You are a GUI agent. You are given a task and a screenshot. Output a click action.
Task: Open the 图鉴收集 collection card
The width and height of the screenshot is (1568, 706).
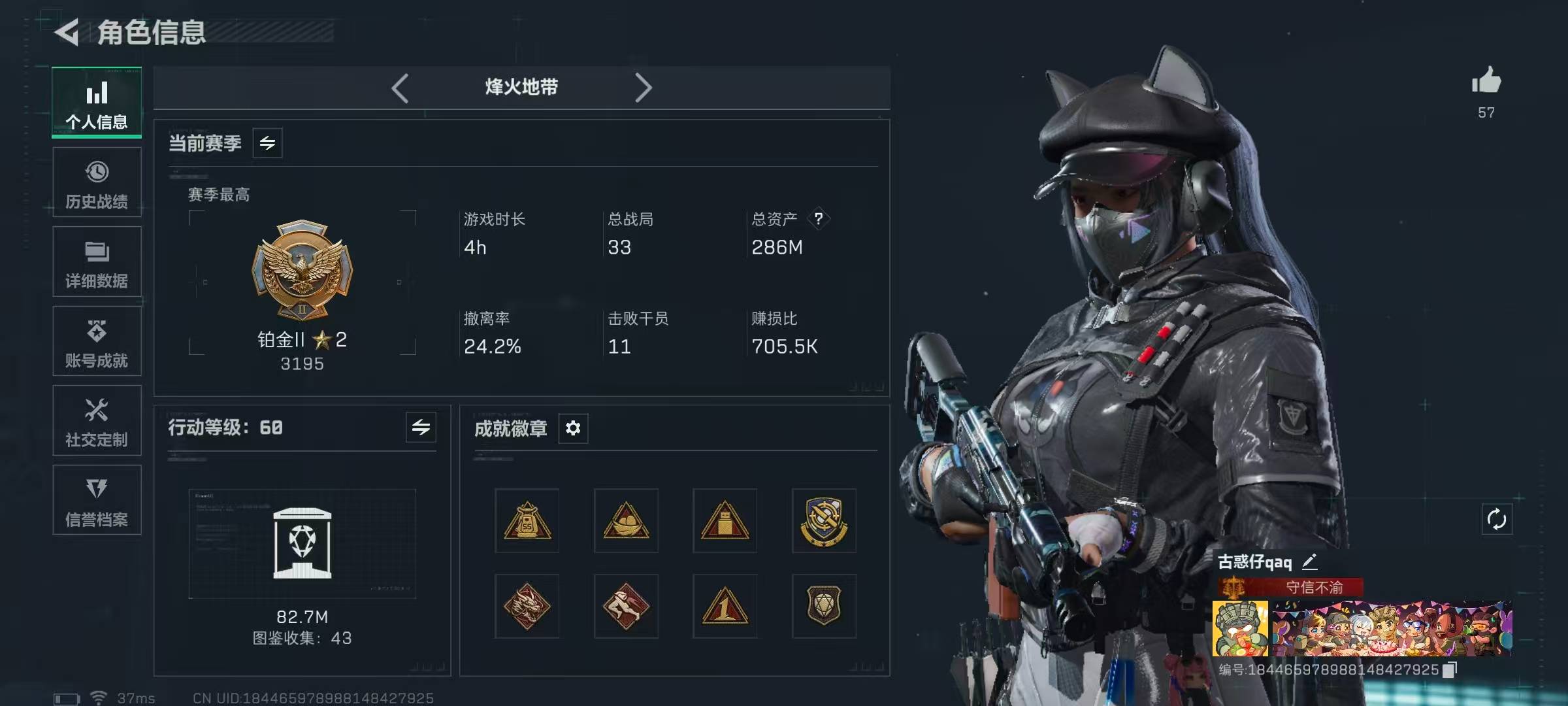coord(302,544)
